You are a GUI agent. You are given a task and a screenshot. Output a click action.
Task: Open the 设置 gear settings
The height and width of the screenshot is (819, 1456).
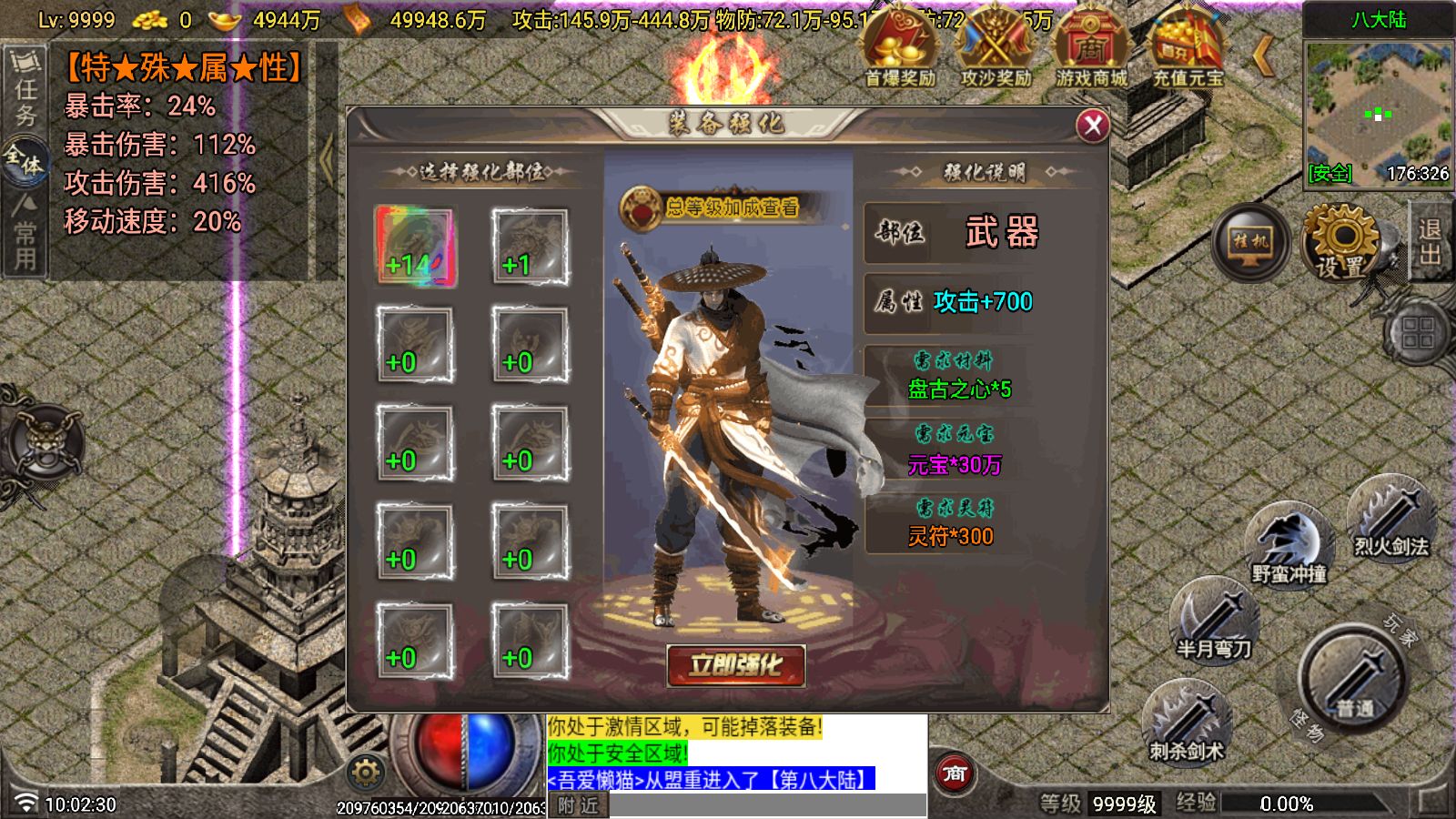[1340, 243]
